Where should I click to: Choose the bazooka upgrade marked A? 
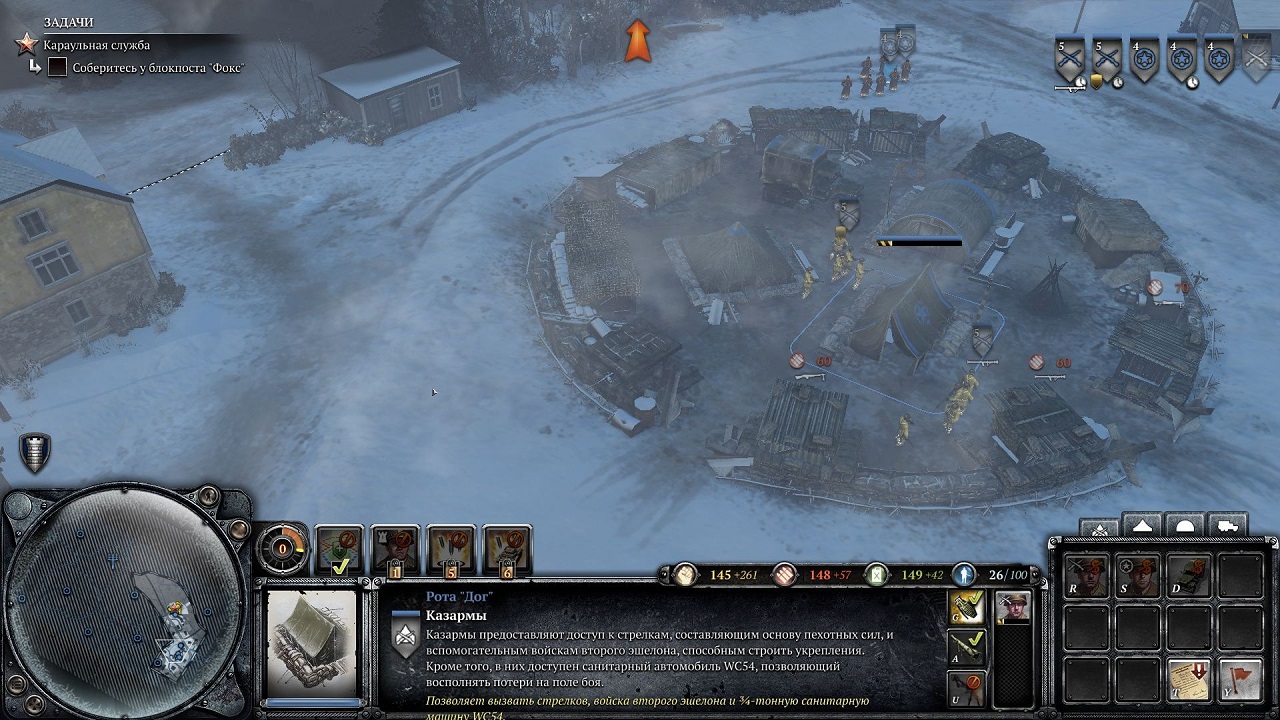(x=966, y=648)
